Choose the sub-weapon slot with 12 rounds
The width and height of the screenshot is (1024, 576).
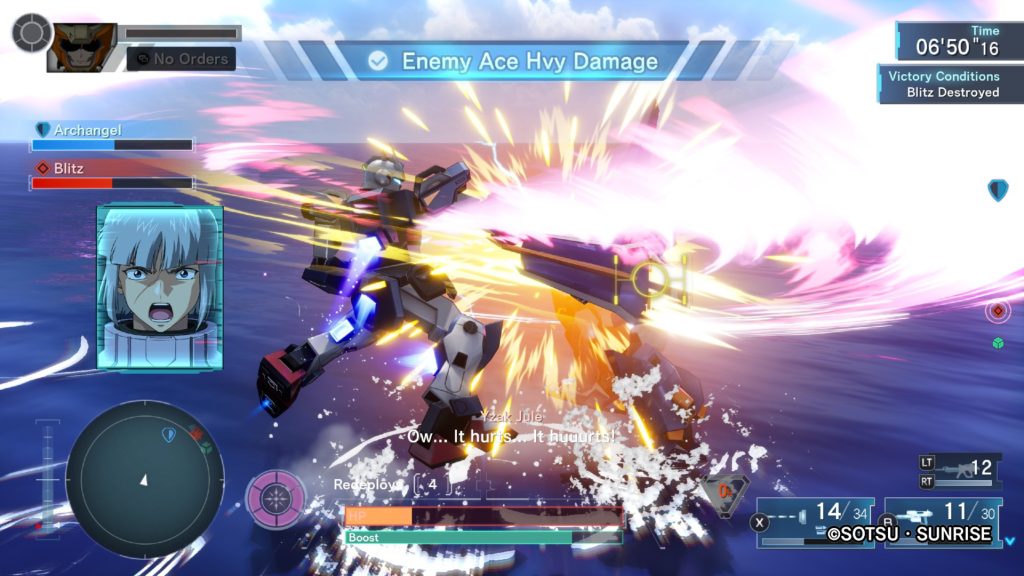pyautogui.click(x=959, y=470)
